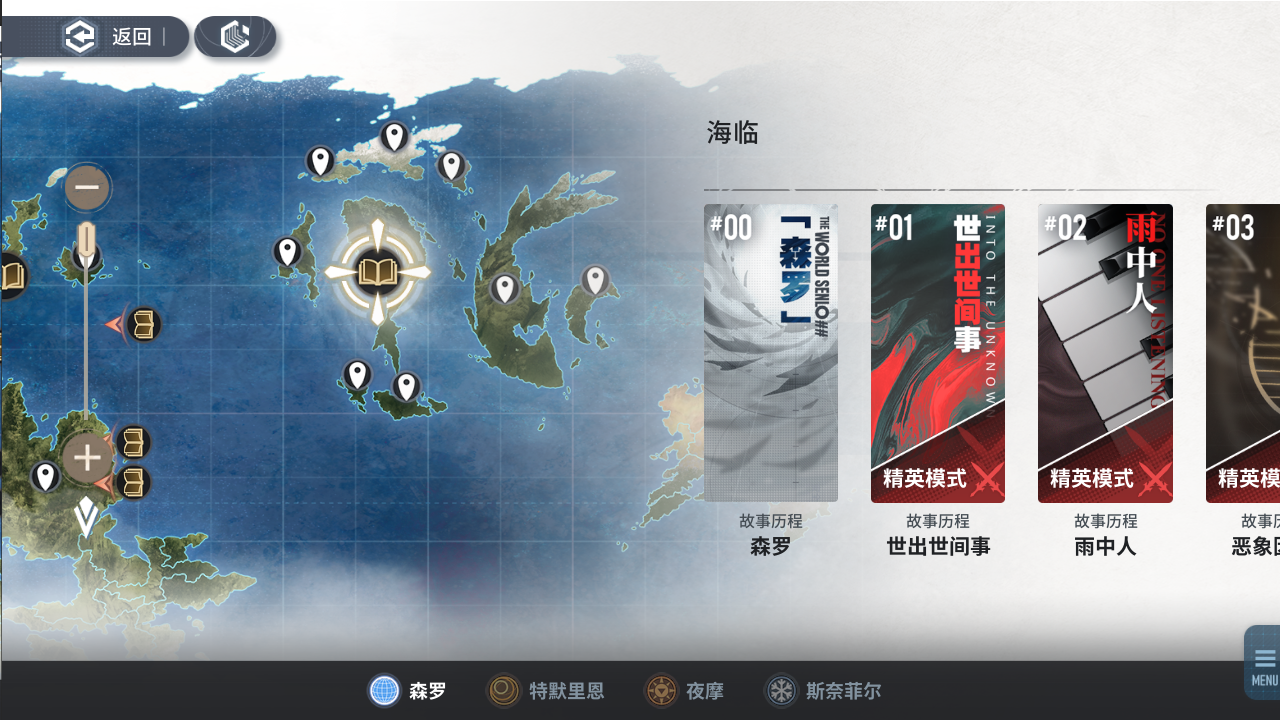Click the map pin on the southwestern landmass
The height and width of the screenshot is (720, 1280).
click(47, 478)
